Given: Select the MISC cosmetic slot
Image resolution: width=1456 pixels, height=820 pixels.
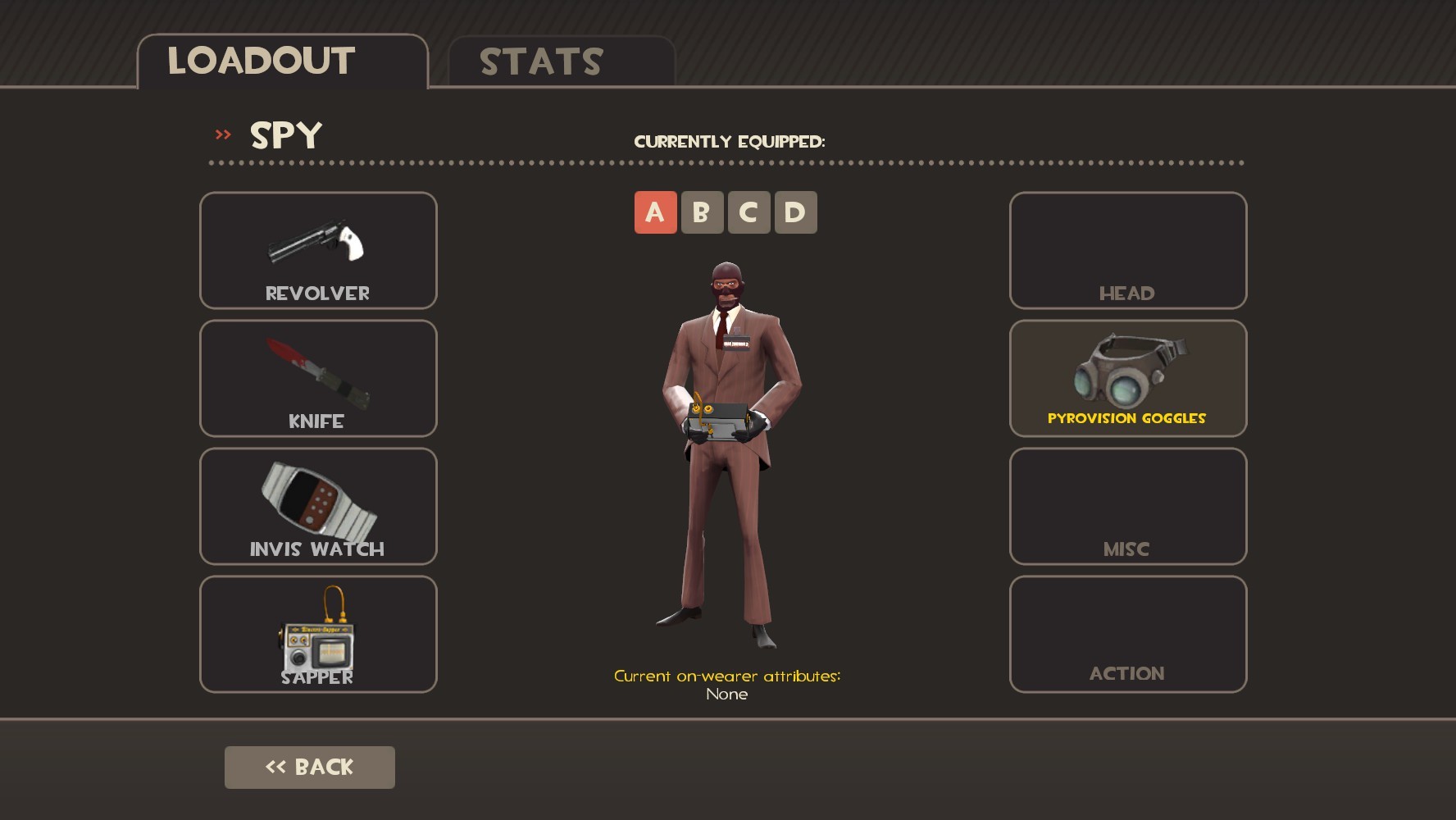Looking at the screenshot, I should click(x=1127, y=507).
